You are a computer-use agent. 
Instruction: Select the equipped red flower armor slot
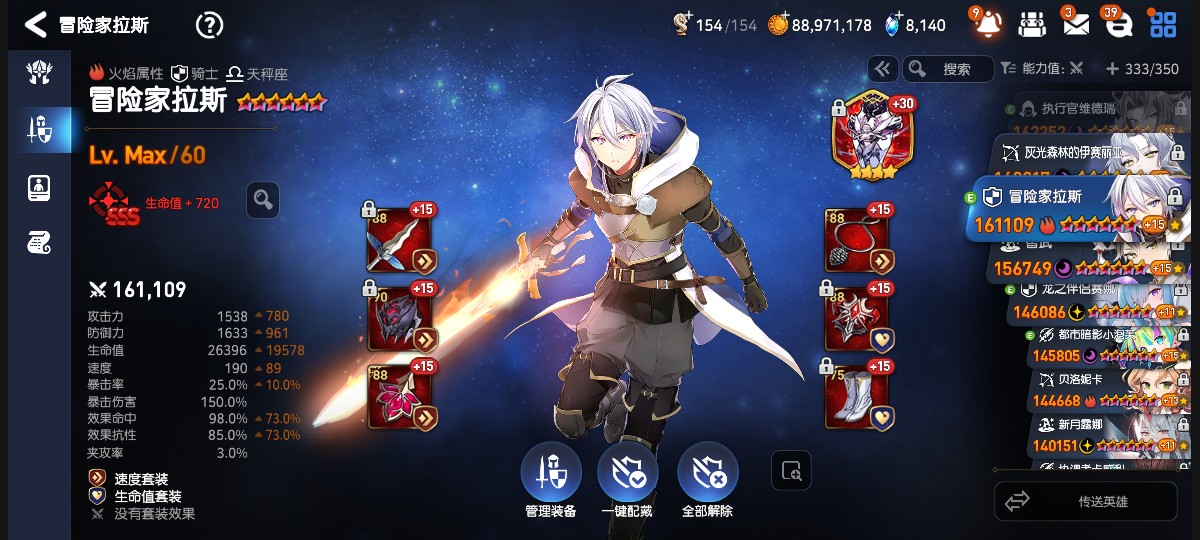(x=400, y=396)
